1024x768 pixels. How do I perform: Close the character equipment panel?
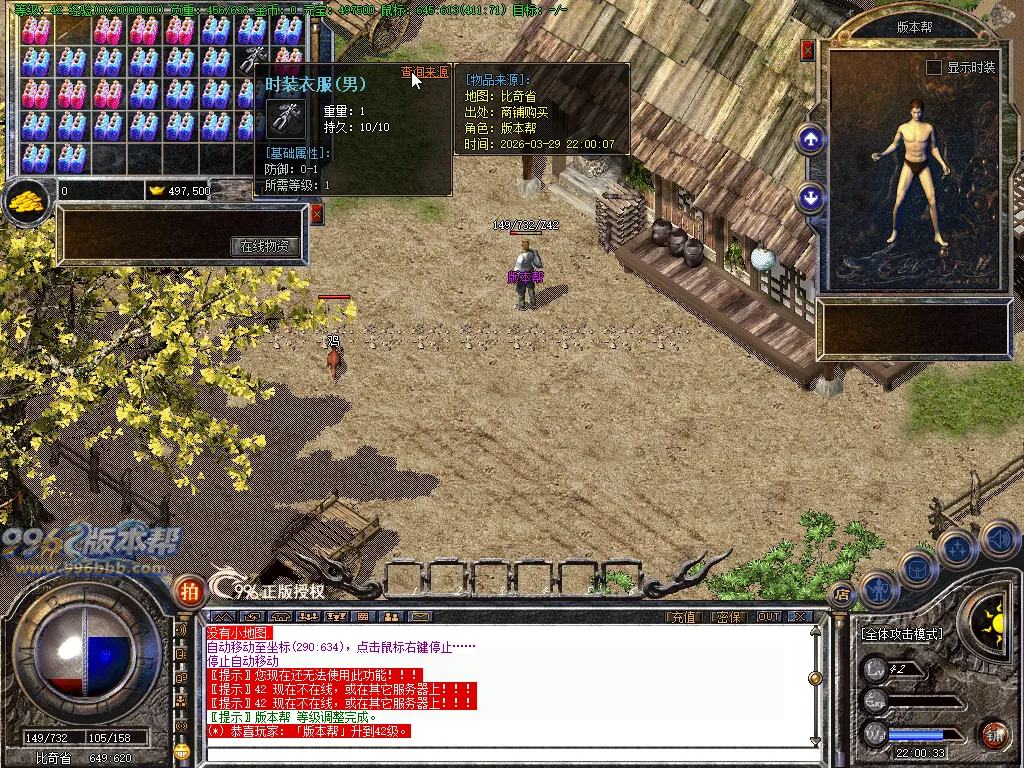point(808,50)
